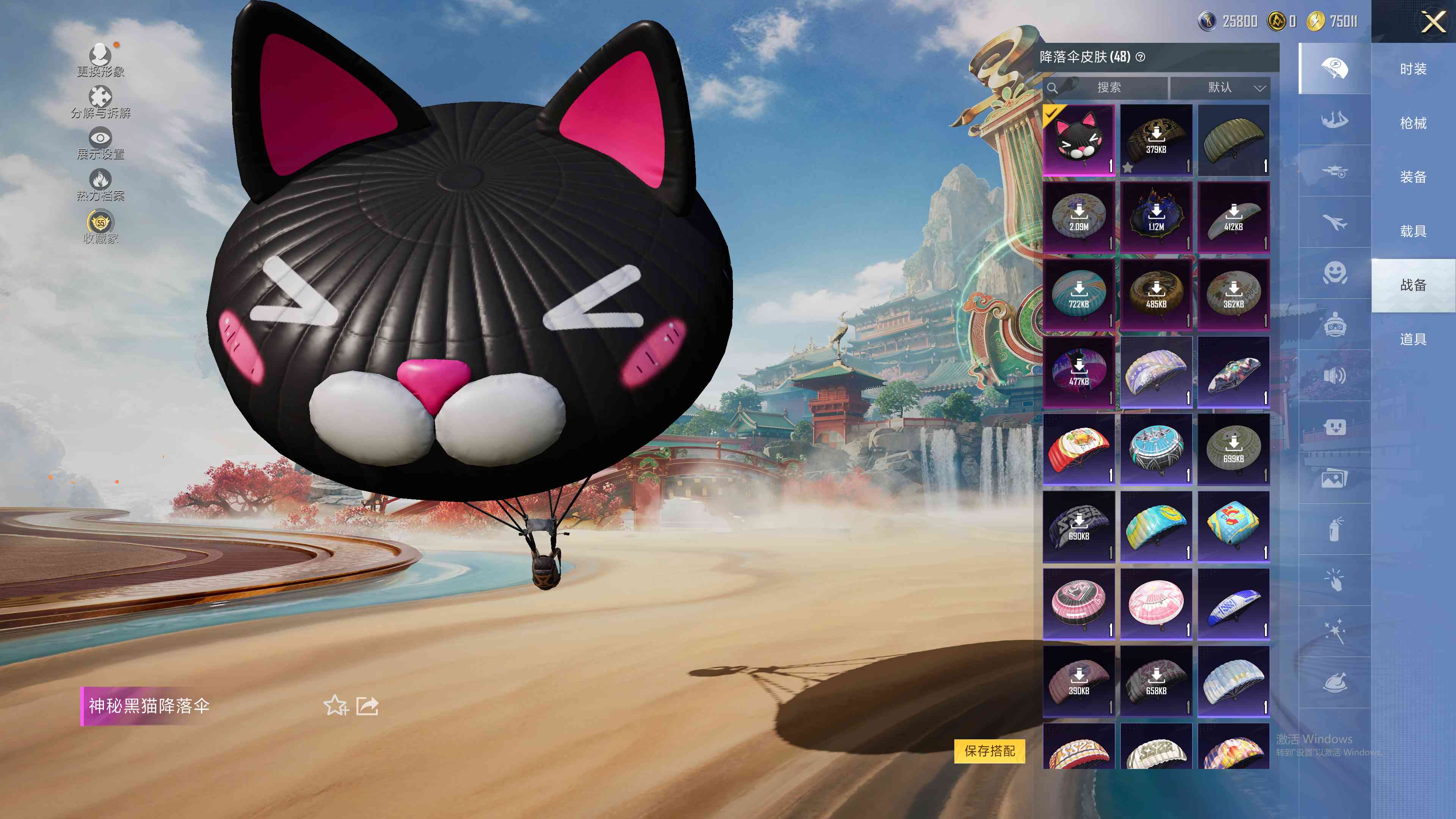
Task: Close the inventory screen with the X
Action: [1433, 23]
